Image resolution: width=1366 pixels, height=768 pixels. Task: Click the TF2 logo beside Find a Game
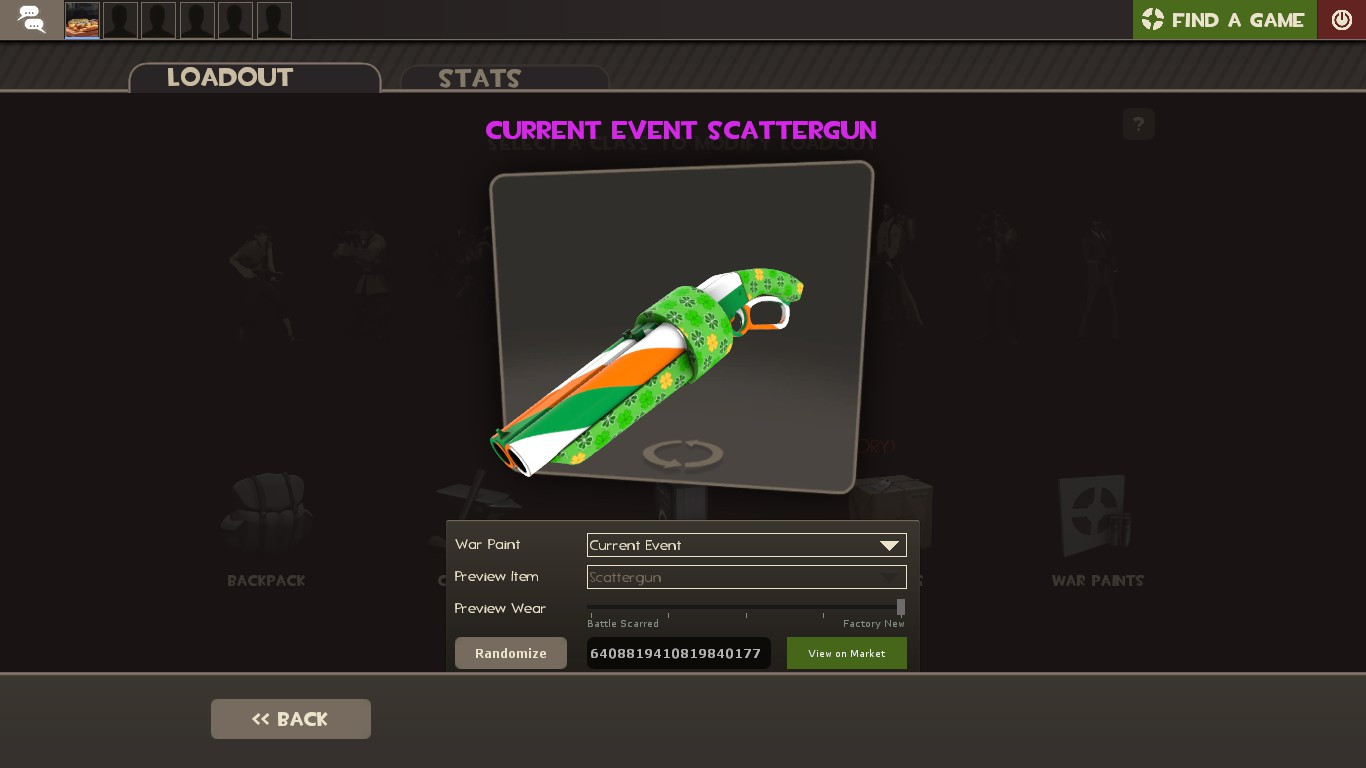tap(1155, 19)
